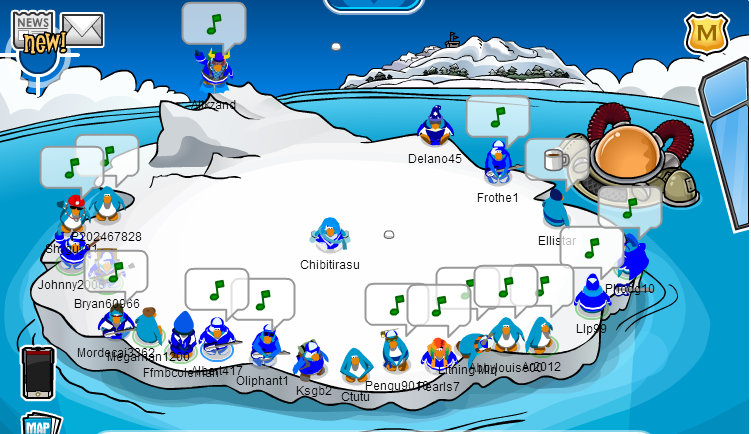Open the red spy phone
Image resolution: width=751 pixels, height=434 pixels.
[37, 372]
